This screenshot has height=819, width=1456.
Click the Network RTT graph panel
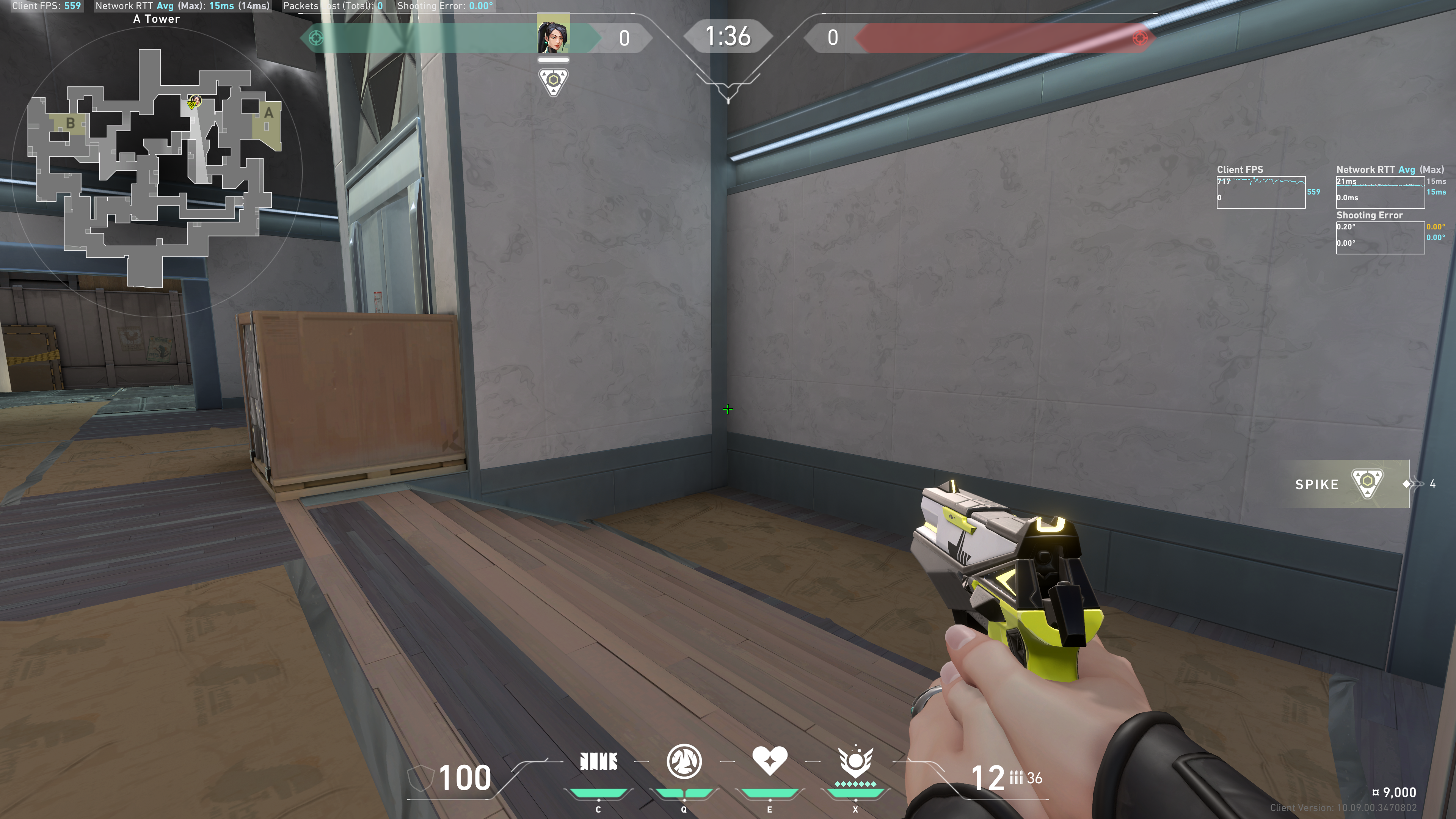click(x=1380, y=192)
